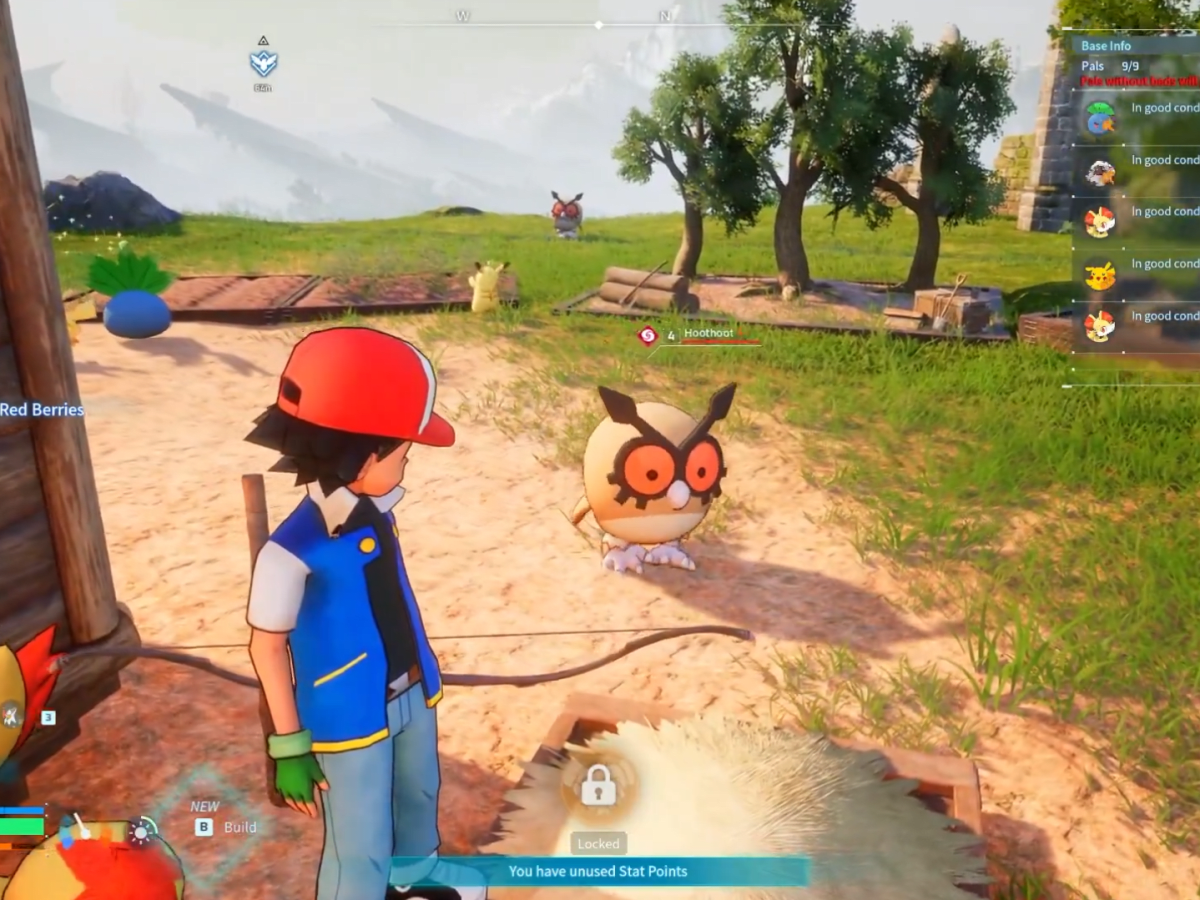This screenshot has width=1200, height=900.
Task: Open the unused Stat Points notification
Action: point(598,871)
